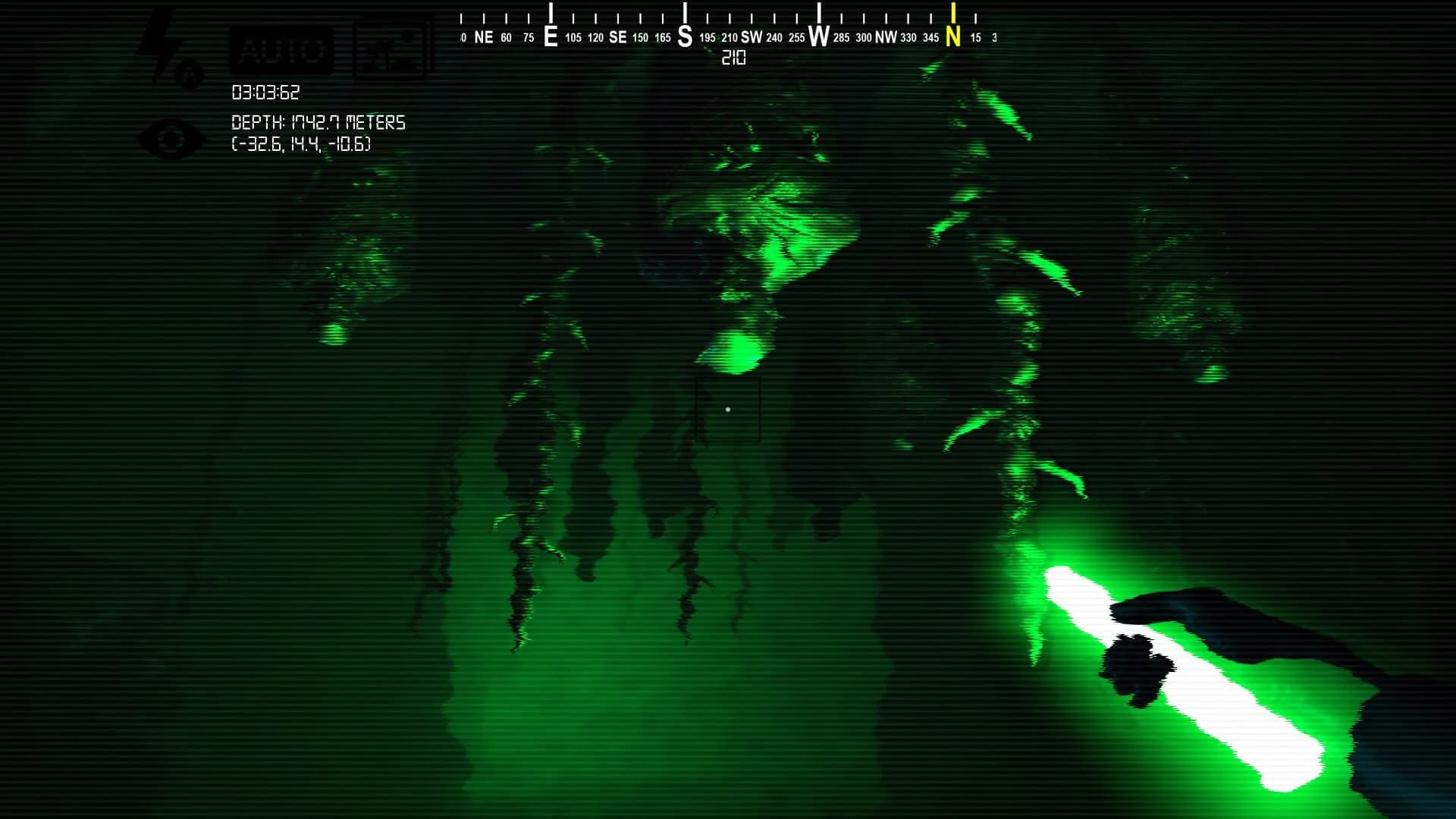Click the focus reticle box at screen center
The height and width of the screenshot is (819, 1456).
[x=729, y=409]
